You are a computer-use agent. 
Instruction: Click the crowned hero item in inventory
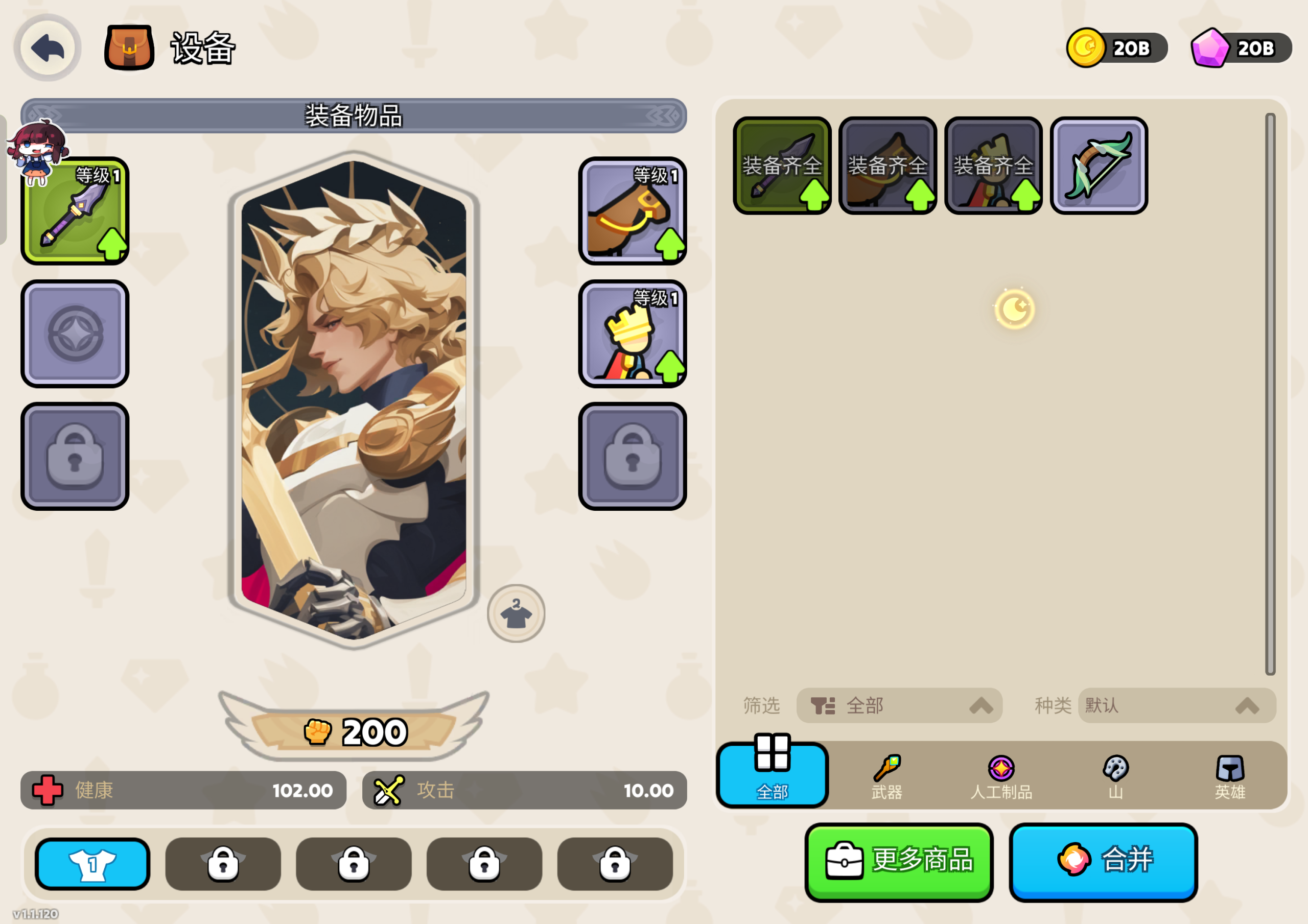993,166
